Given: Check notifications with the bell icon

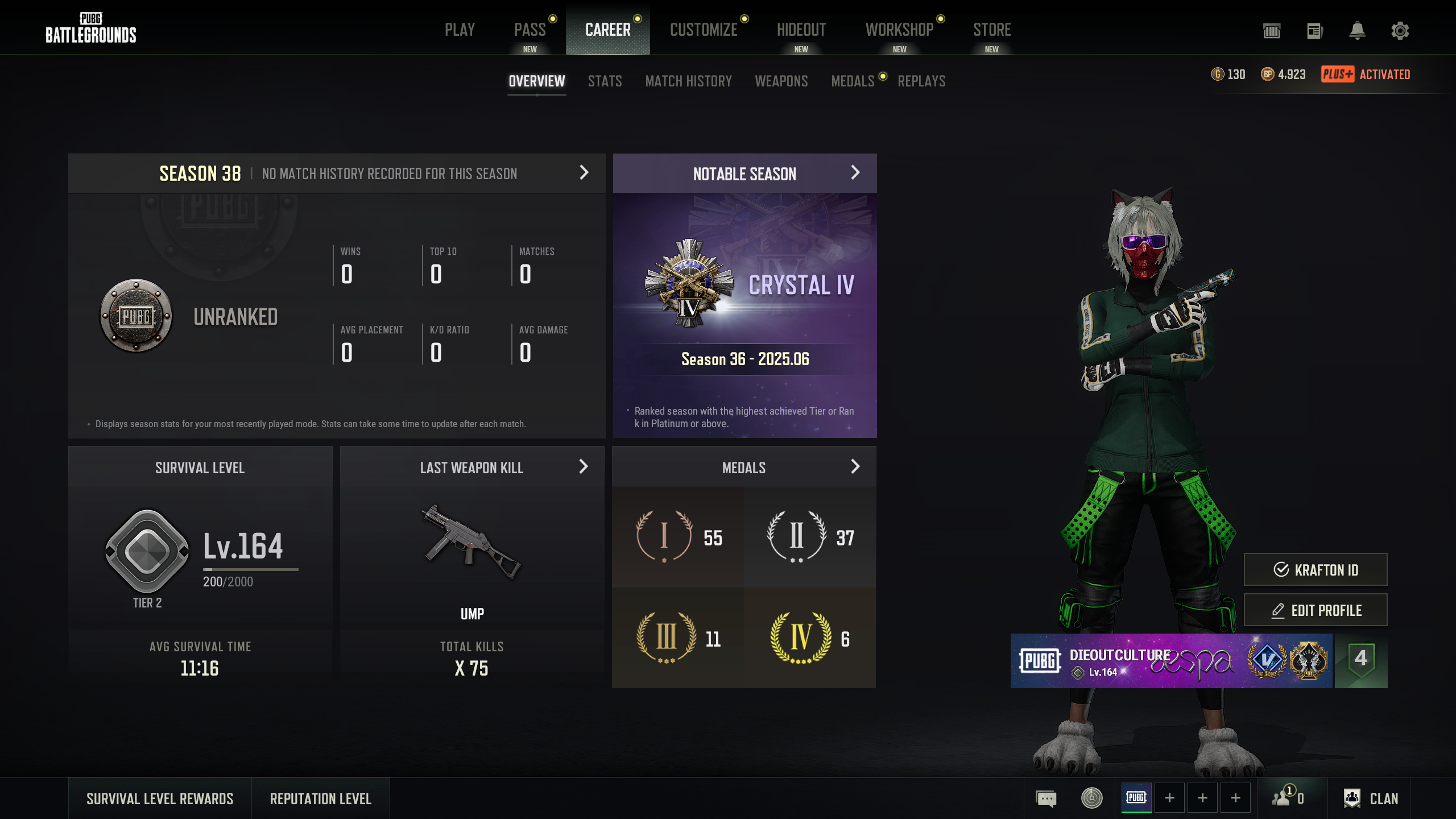Looking at the screenshot, I should 1357,31.
